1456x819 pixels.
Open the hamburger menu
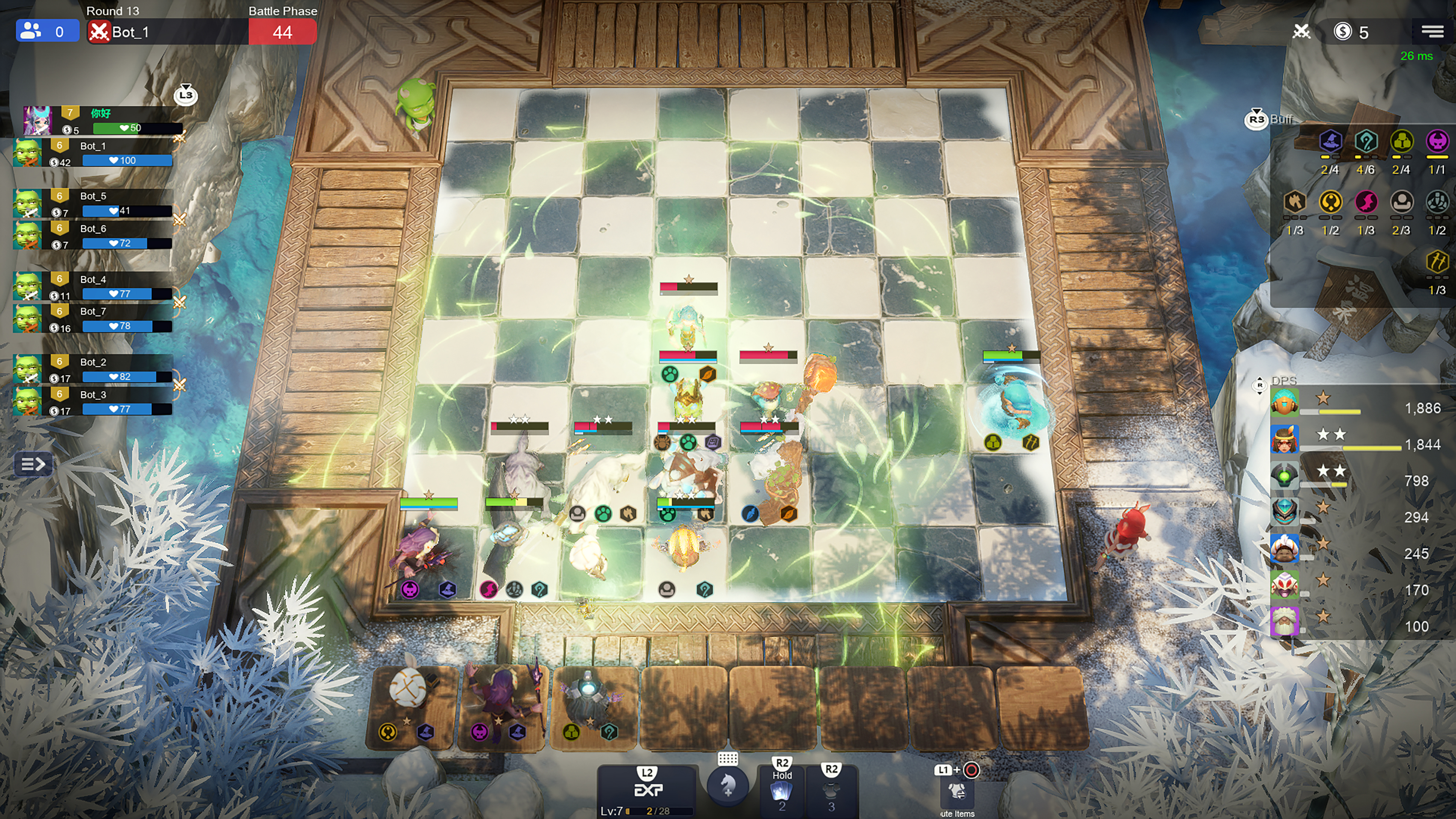tap(1432, 31)
